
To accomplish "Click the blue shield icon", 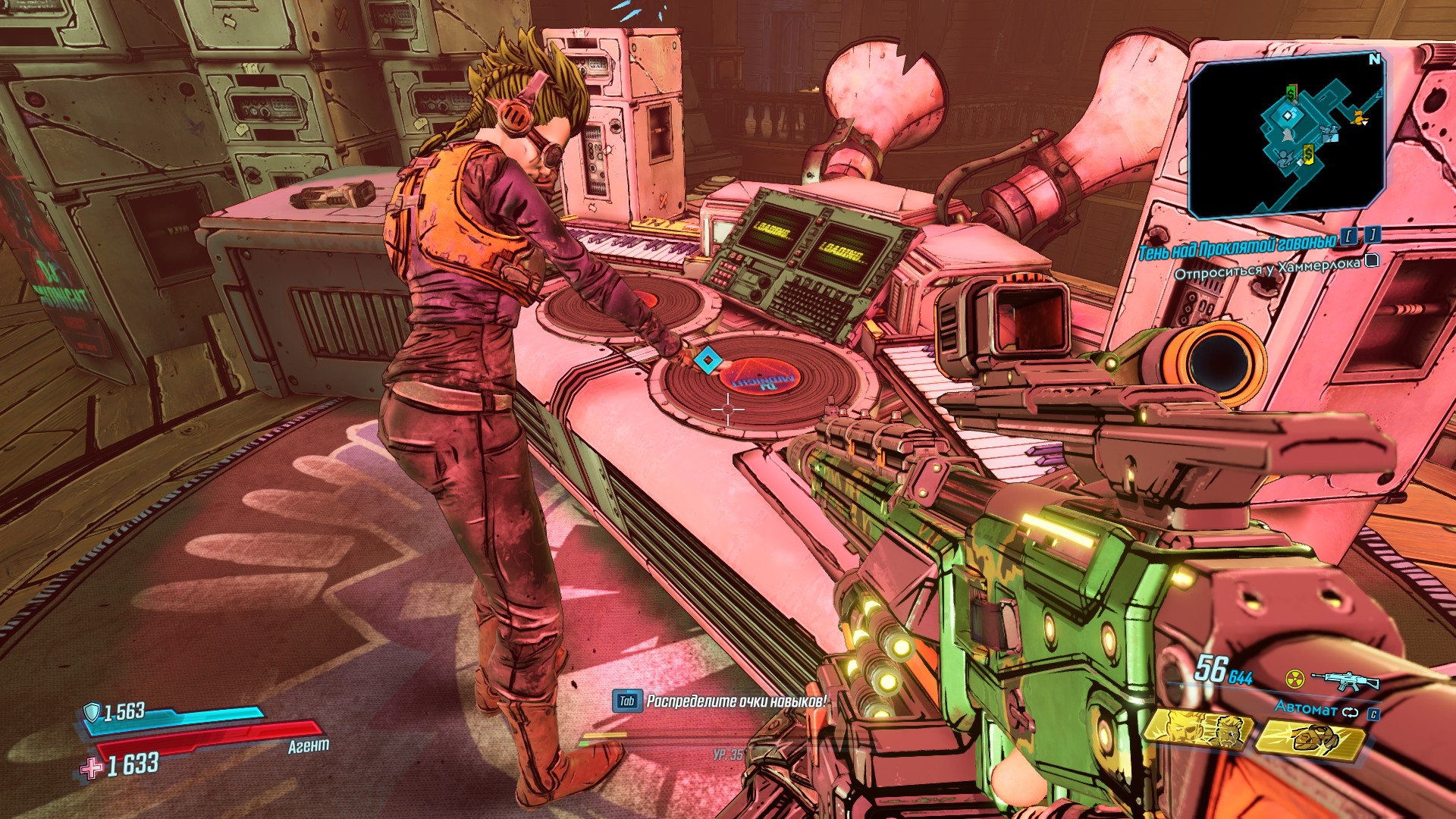I will 92,712.
